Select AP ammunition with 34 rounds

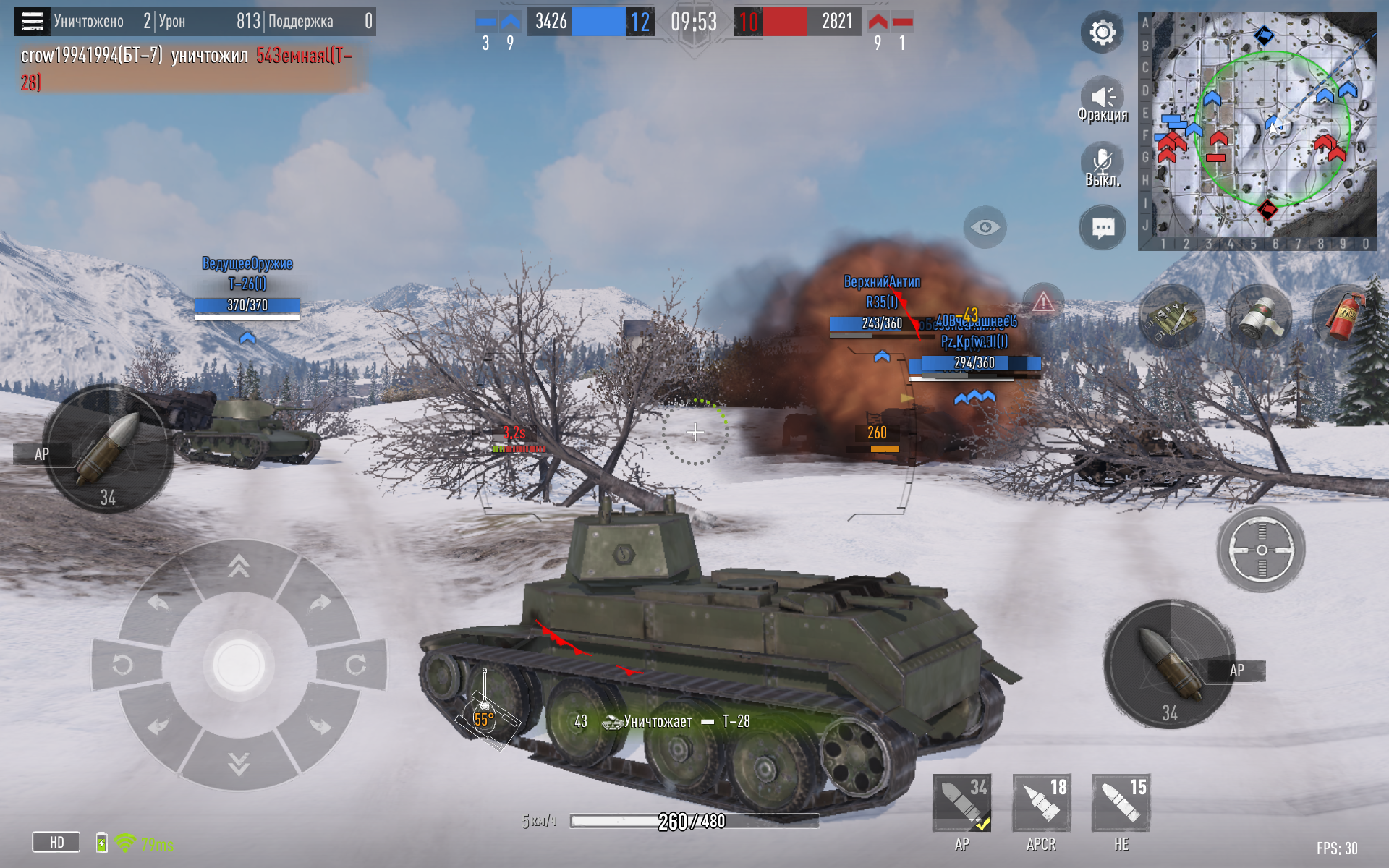click(x=961, y=804)
